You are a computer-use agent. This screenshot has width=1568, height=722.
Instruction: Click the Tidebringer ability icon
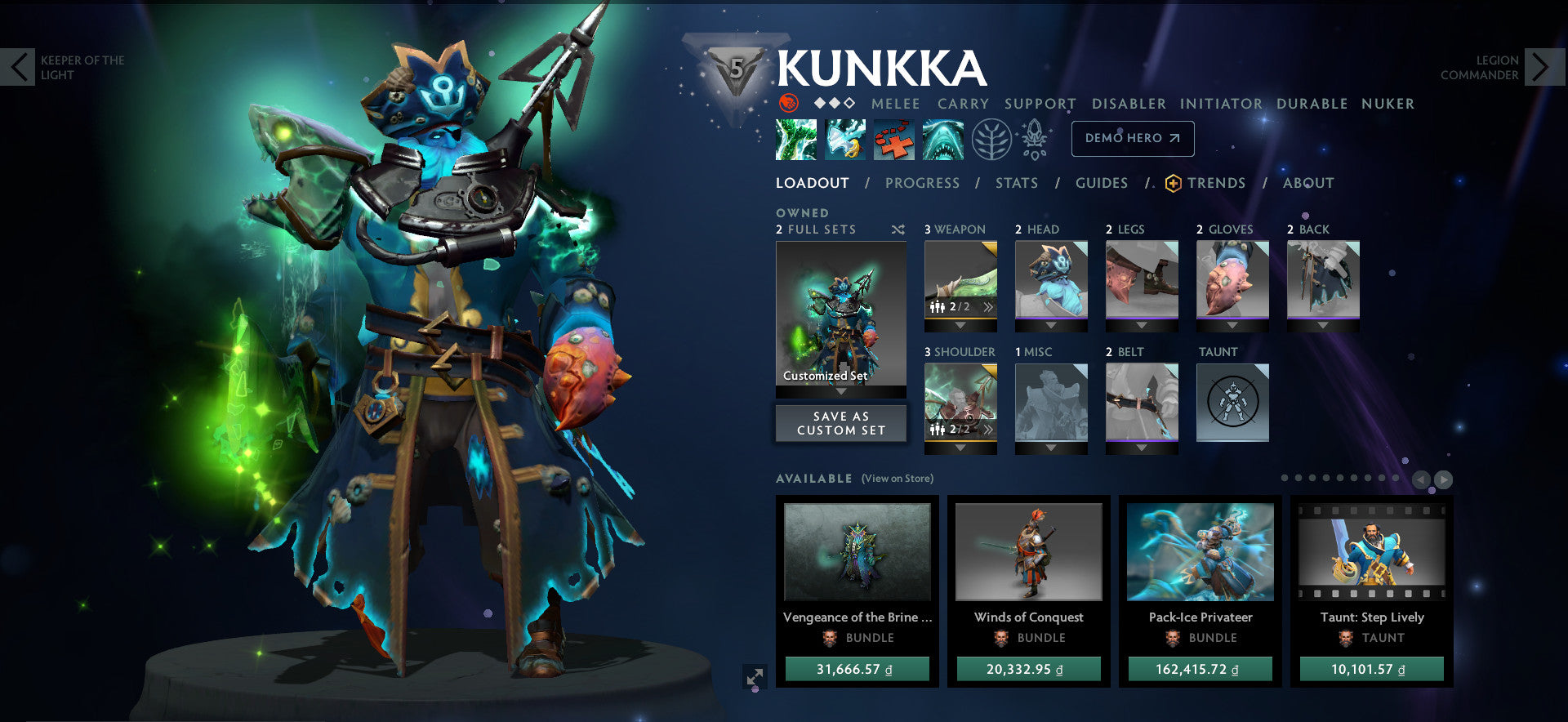(x=844, y=139)
